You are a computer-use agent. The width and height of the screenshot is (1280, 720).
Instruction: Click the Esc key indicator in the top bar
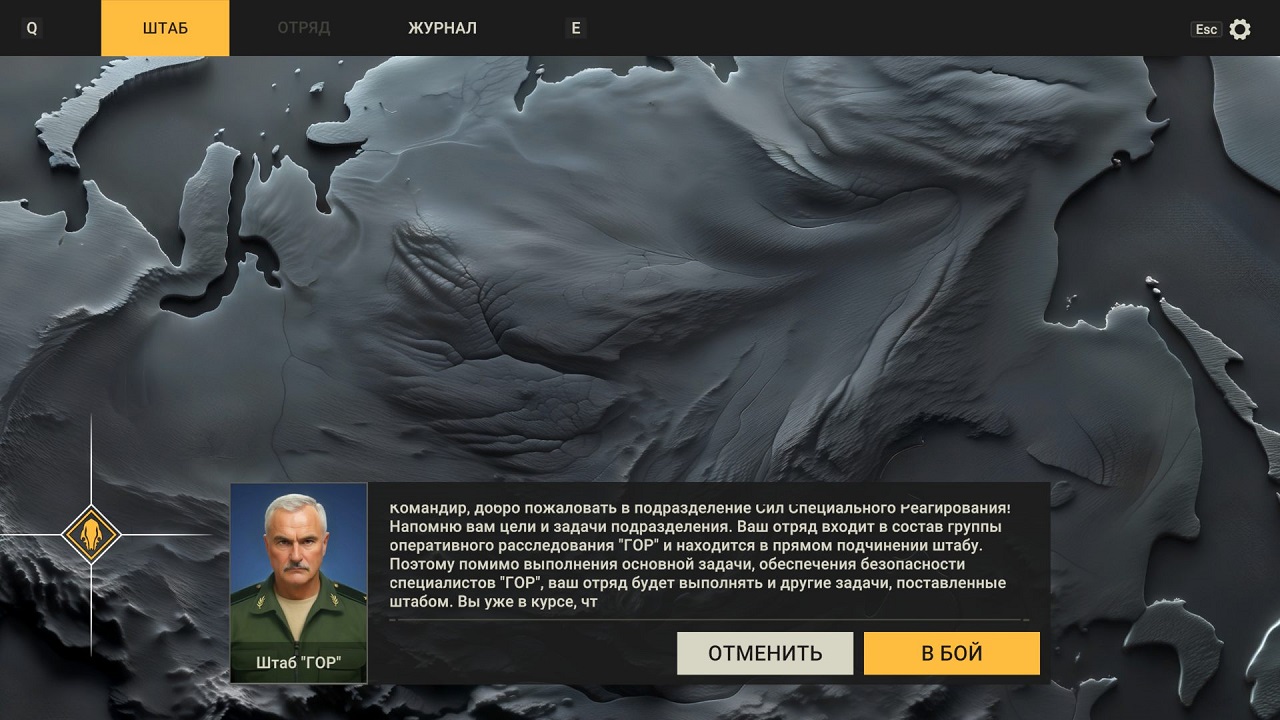pyautogui.click(x=1207, y=29)
